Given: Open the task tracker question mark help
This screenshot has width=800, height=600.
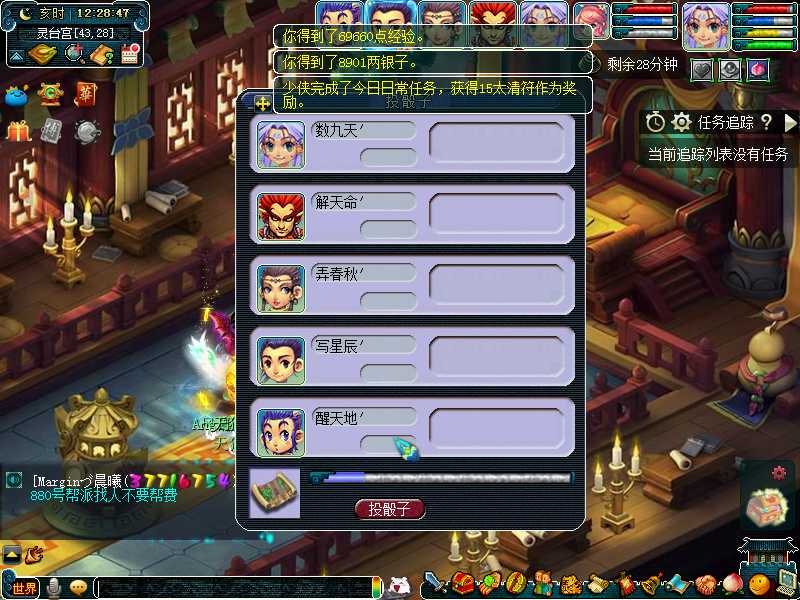Looking at the screenshot, I should (x=766, y=122).
